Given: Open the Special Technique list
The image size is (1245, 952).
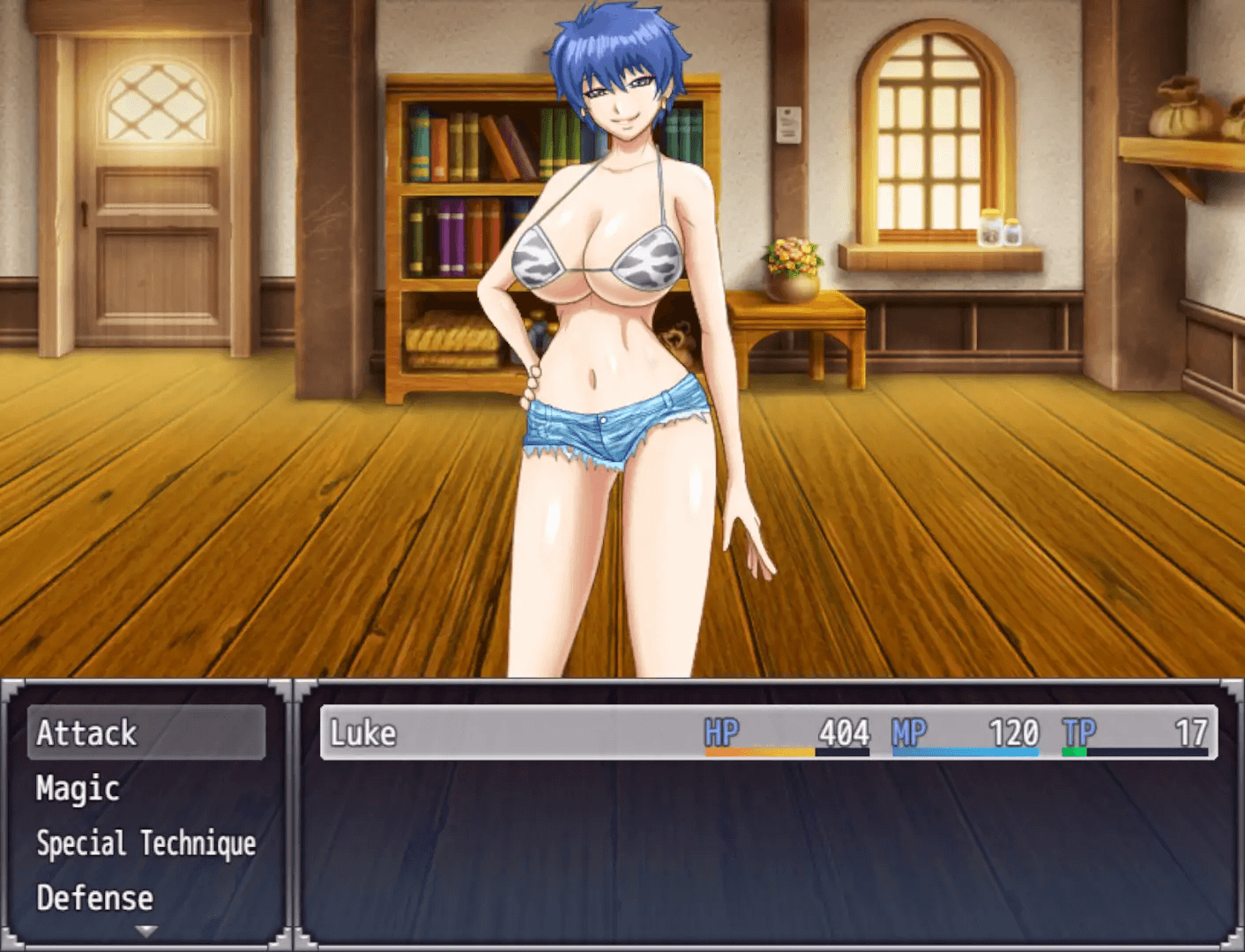Looking at the screenshot, I should (x=145, y=844).
